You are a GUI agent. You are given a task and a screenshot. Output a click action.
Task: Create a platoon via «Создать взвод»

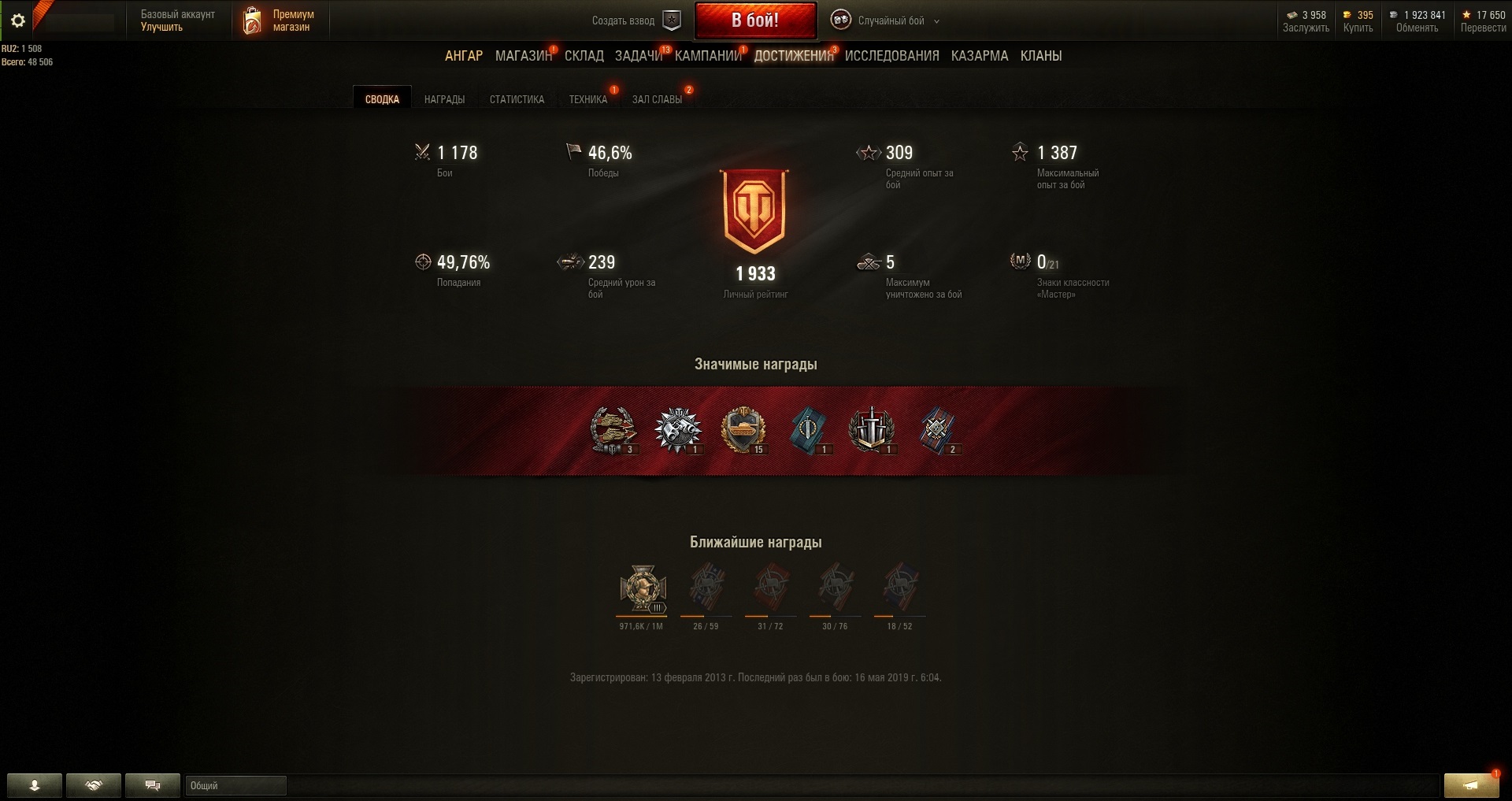(x=636, y=20)
